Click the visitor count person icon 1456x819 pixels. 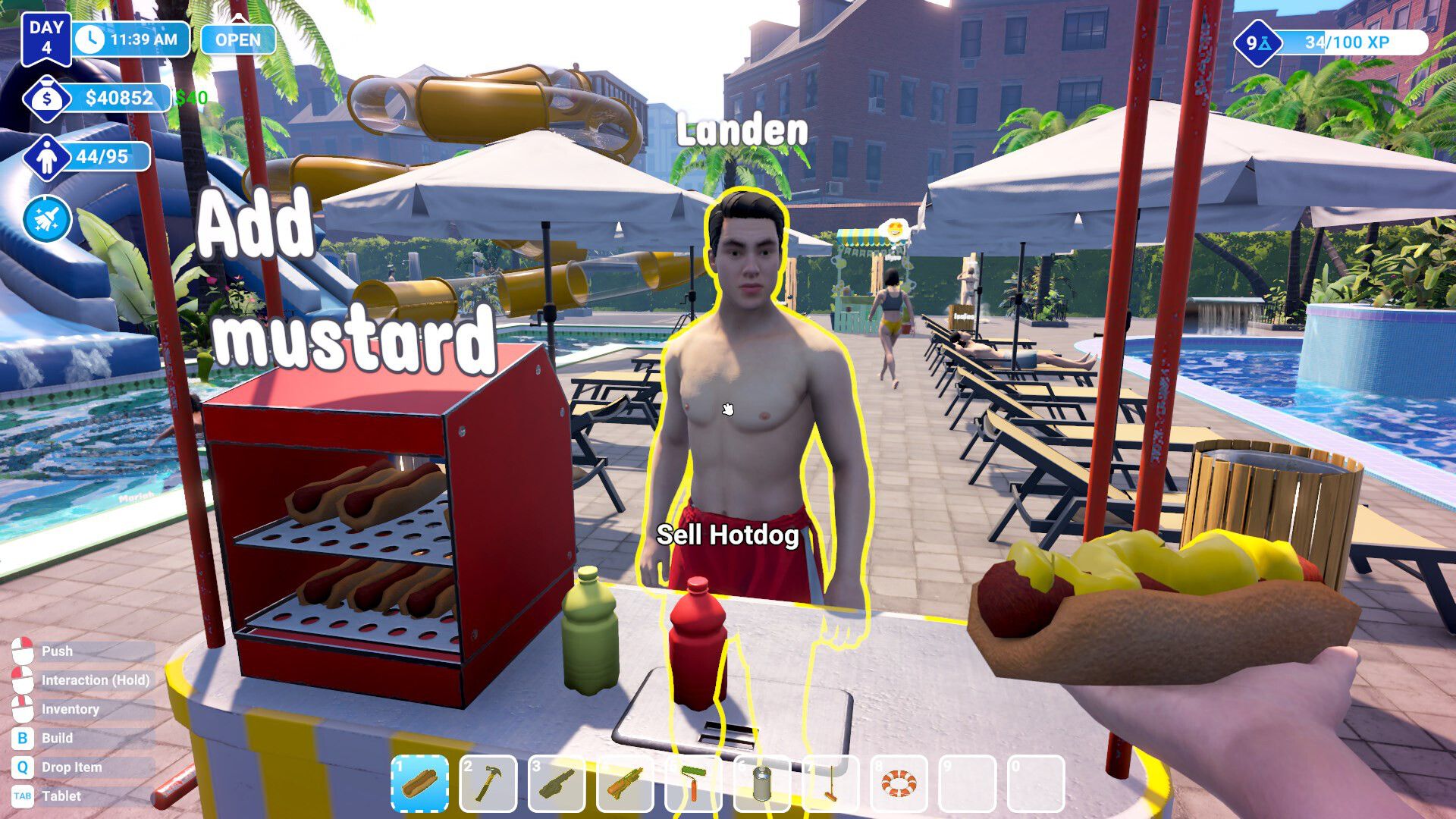[47, 158]
